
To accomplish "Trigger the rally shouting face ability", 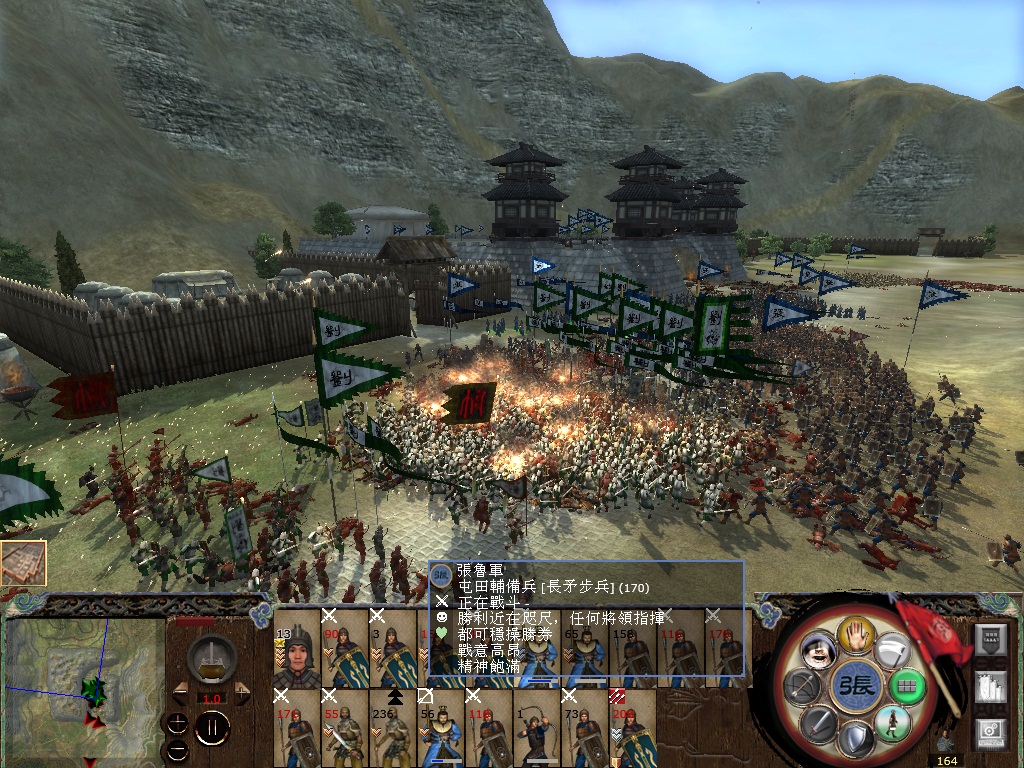I will tap(818, 649).
